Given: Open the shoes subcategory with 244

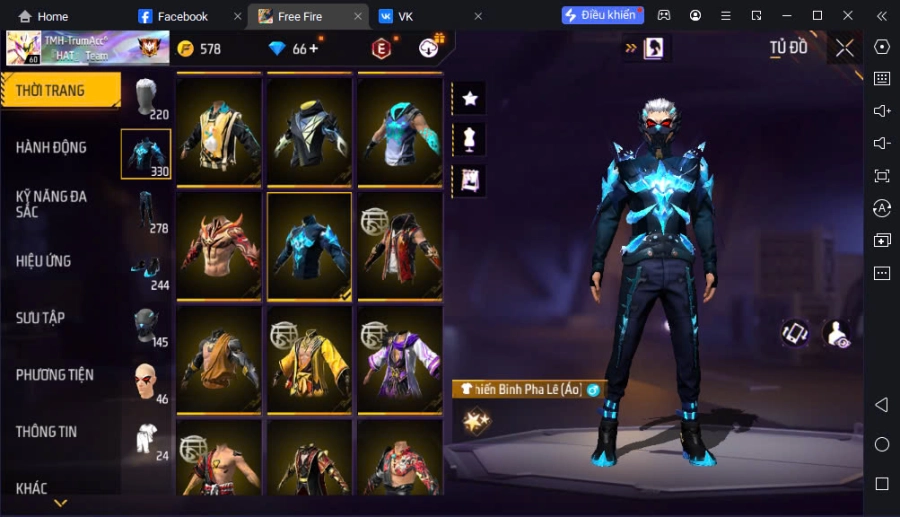Looking at the screenshot, I should point(147,269).
